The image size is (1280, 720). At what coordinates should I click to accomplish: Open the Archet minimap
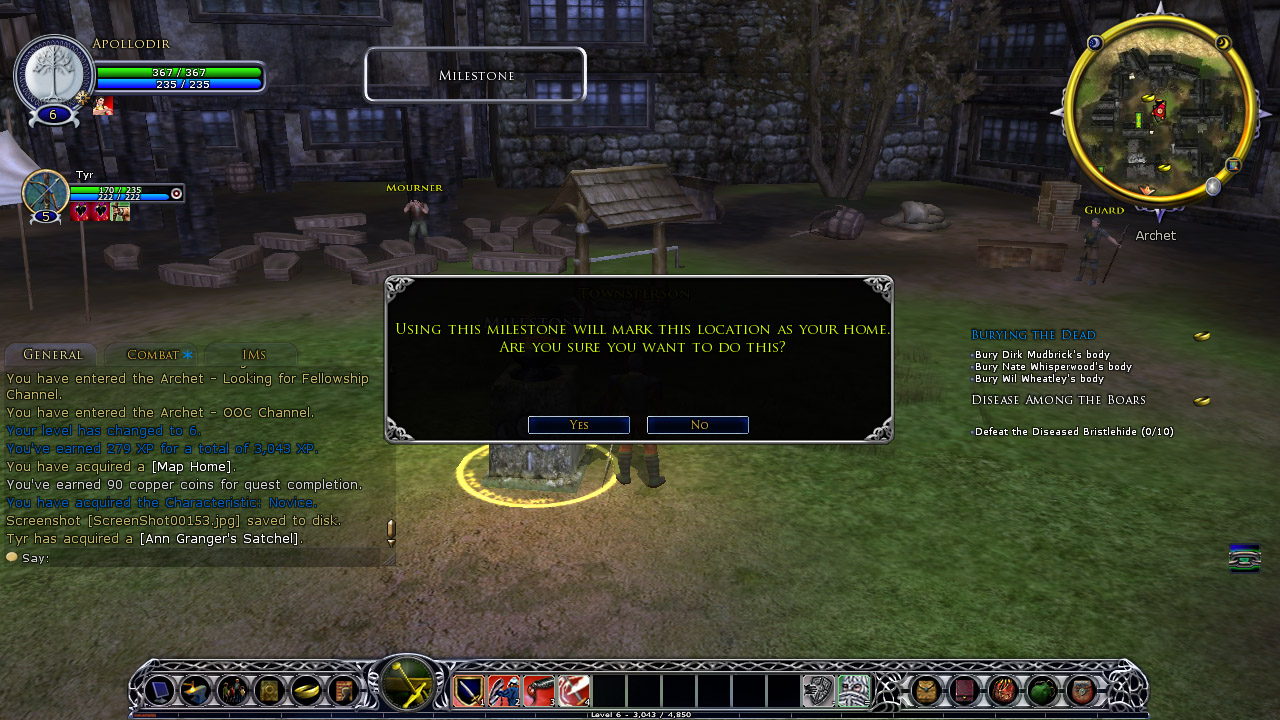point(1159,110)
